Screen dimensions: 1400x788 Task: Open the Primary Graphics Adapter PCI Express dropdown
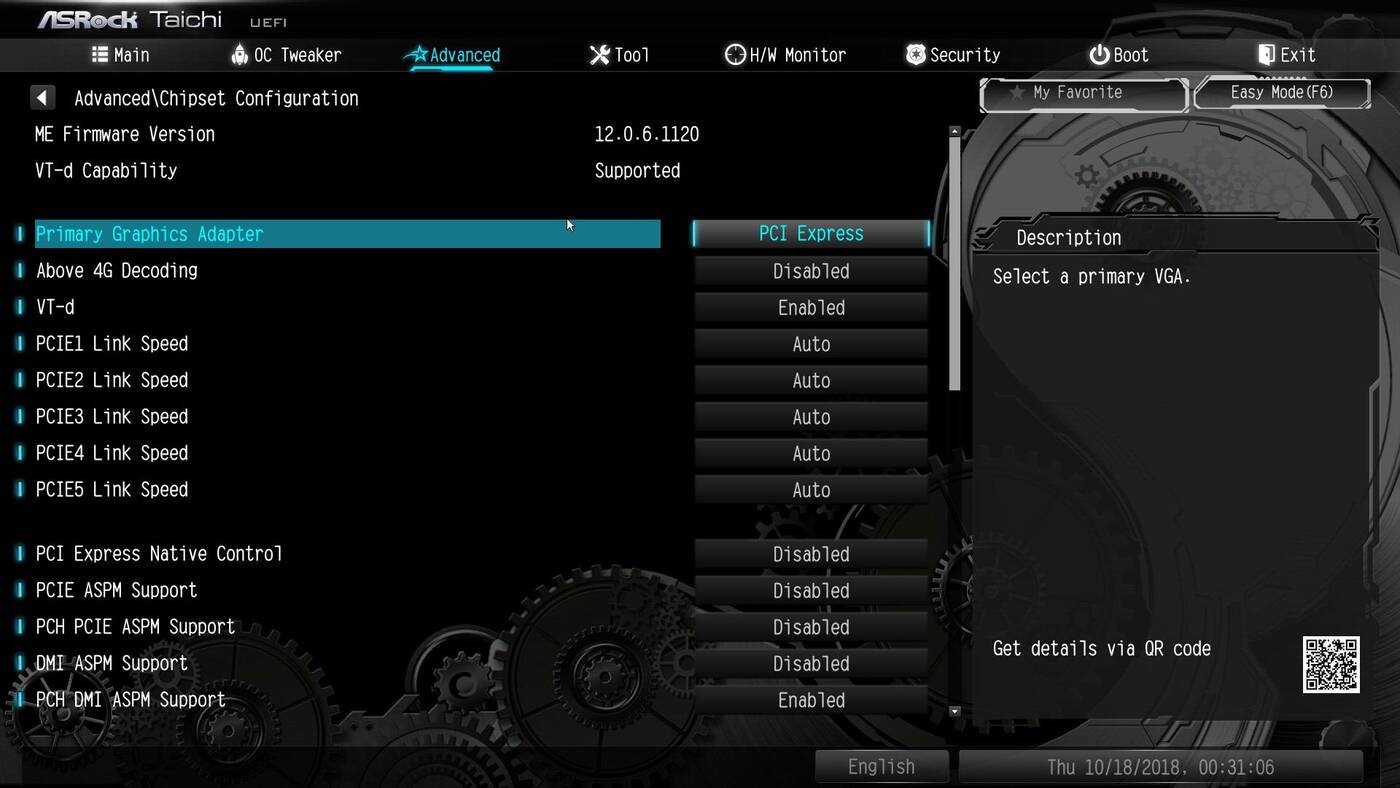(811, 234)
